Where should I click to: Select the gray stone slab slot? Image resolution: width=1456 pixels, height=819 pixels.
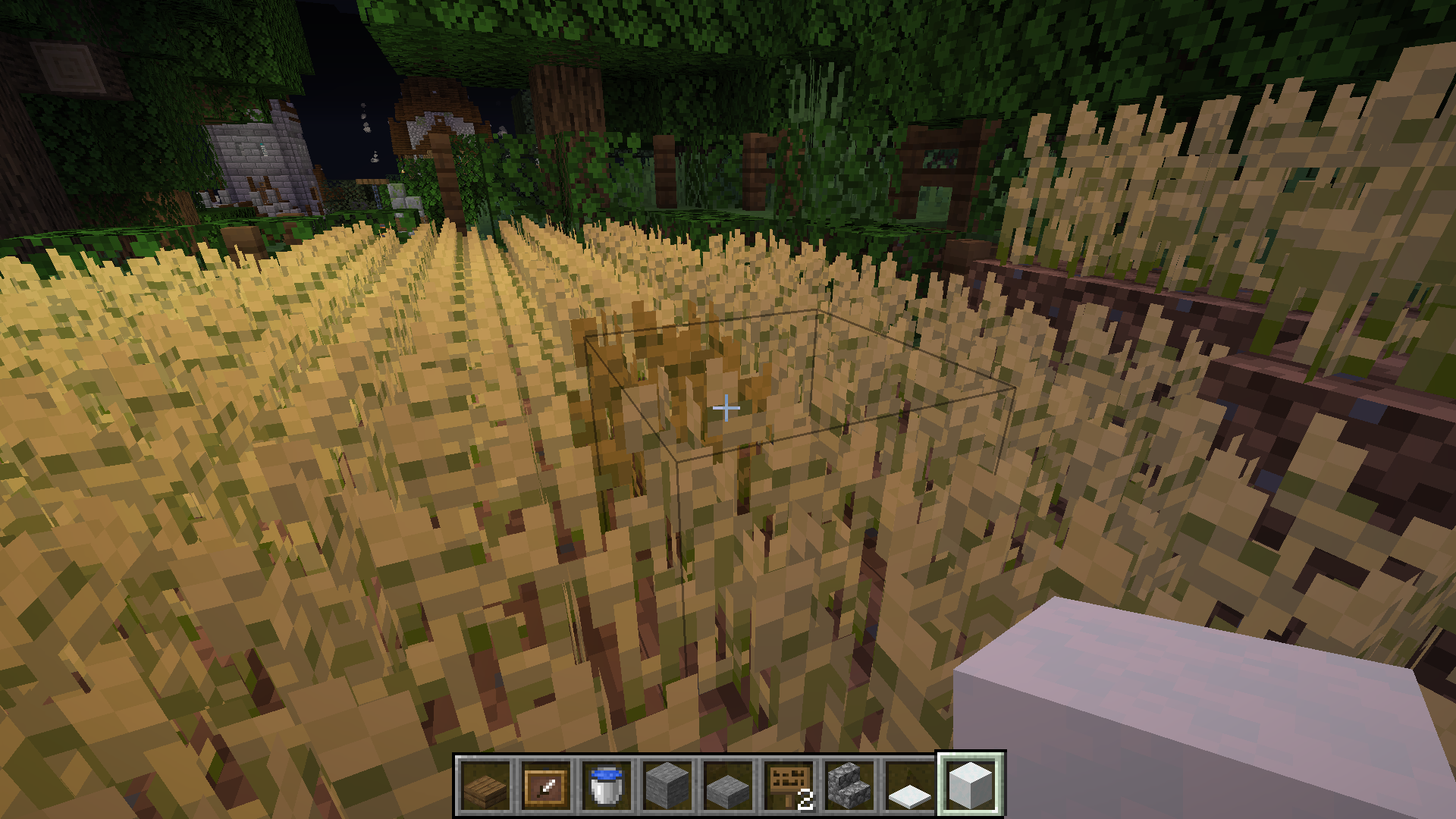click(728, 786)
